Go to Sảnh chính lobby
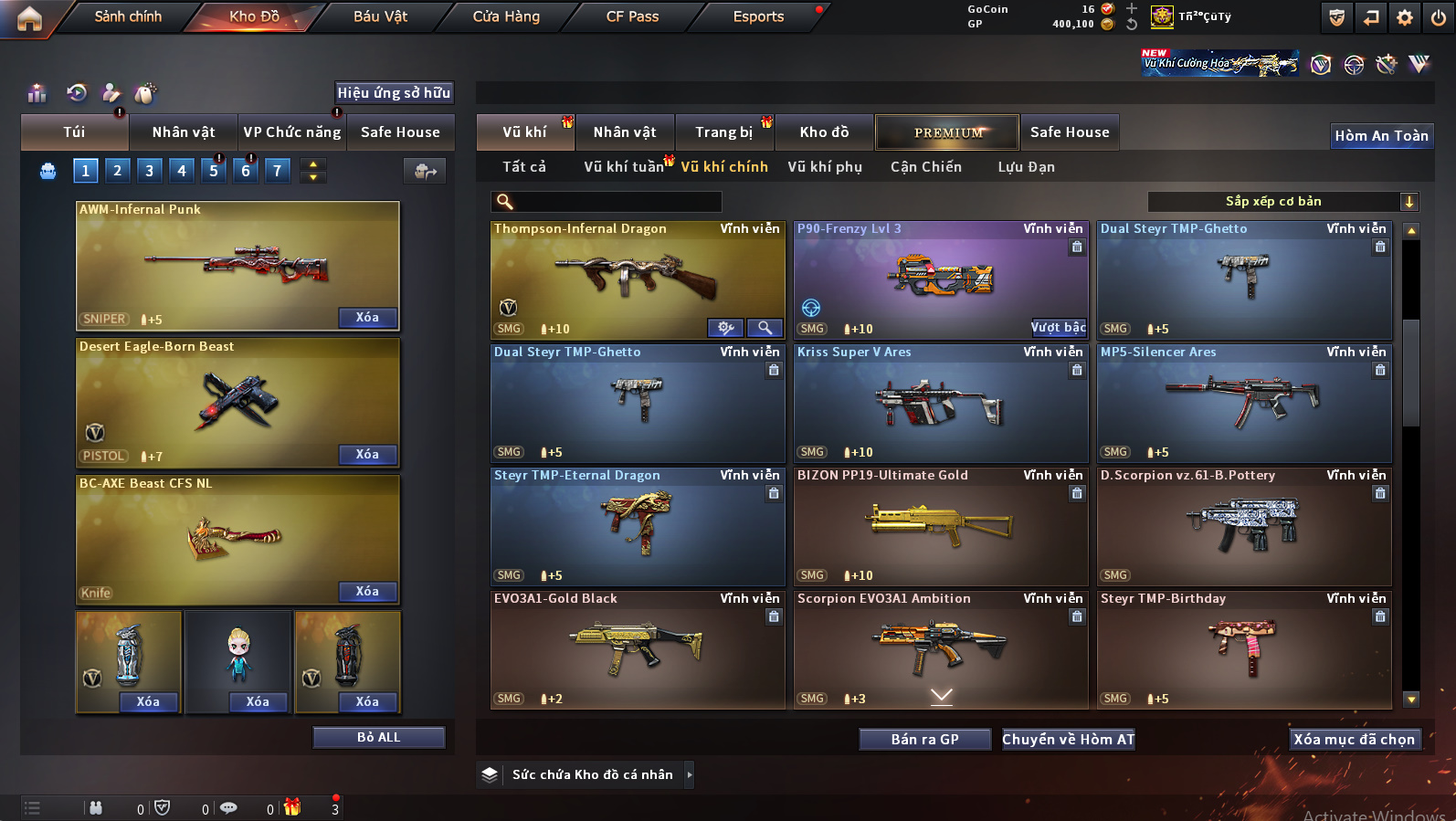This screenshot has height=821, width=1456. tap(128, 16)
